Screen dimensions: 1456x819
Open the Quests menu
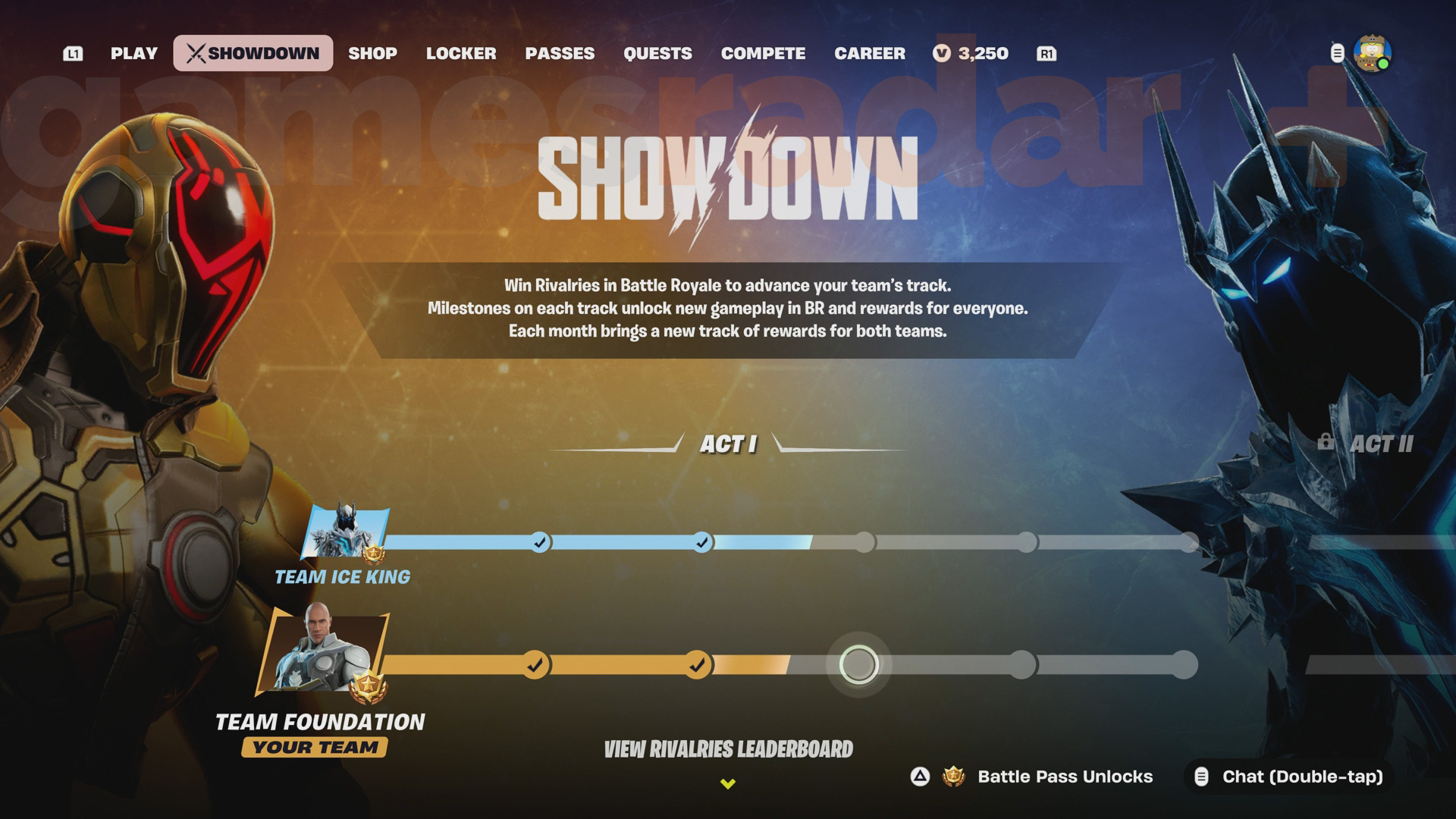[658, 53]
